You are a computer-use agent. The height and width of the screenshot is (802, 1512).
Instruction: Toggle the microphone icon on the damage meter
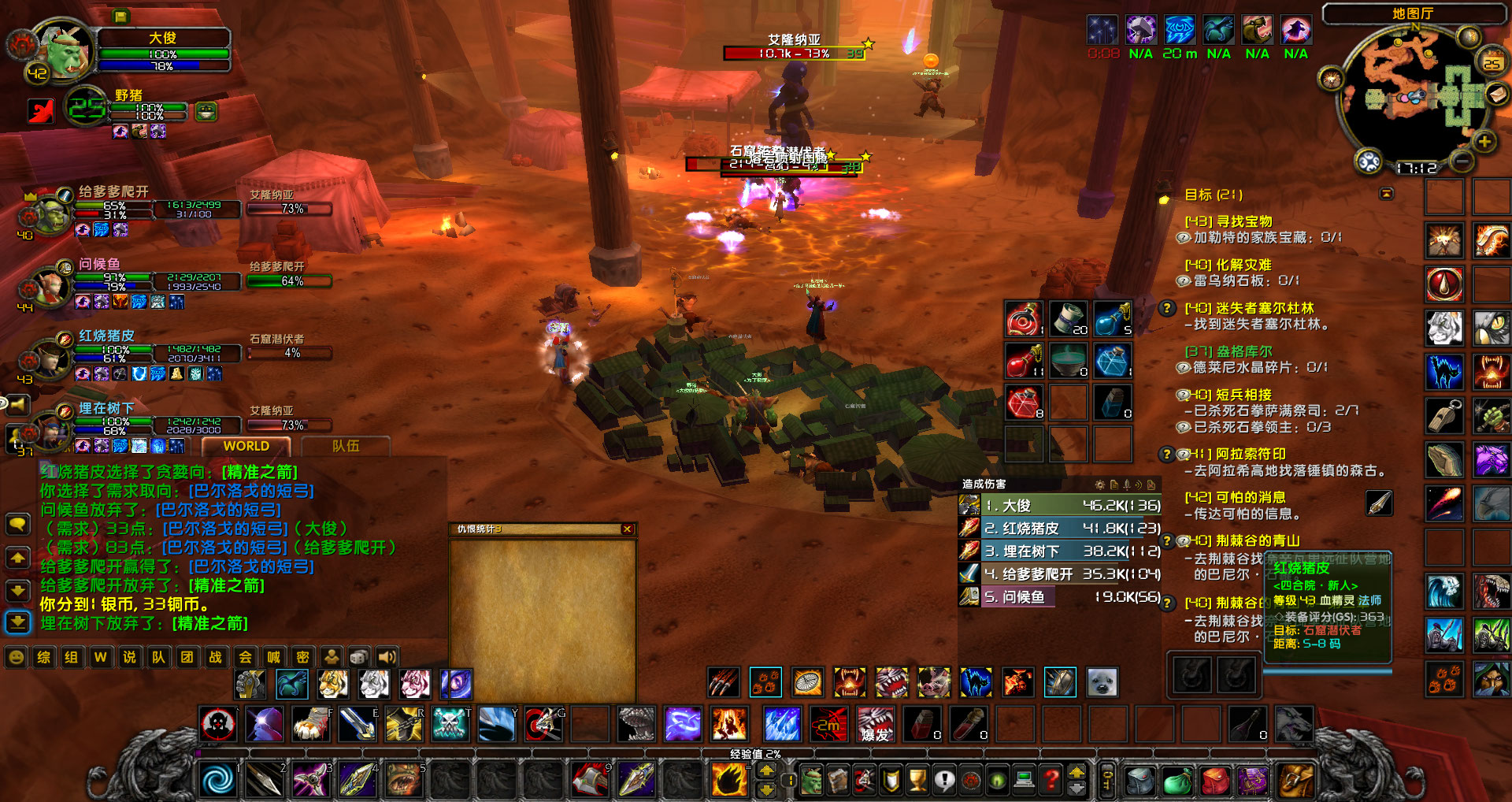1127,484
